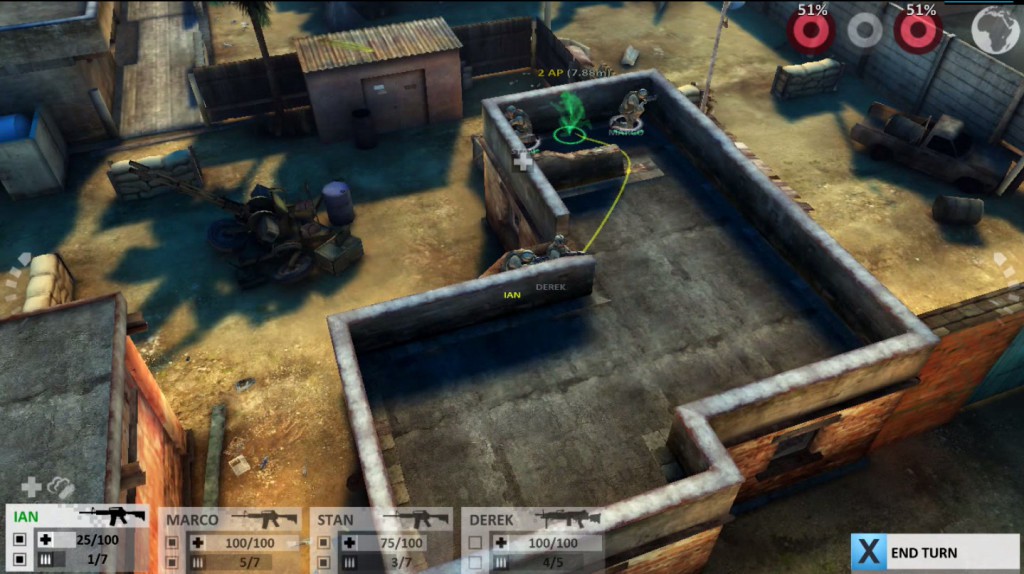Select Marco's squad panel
The width and height of the screenshot is (1024, 574).
pos(232,540)
